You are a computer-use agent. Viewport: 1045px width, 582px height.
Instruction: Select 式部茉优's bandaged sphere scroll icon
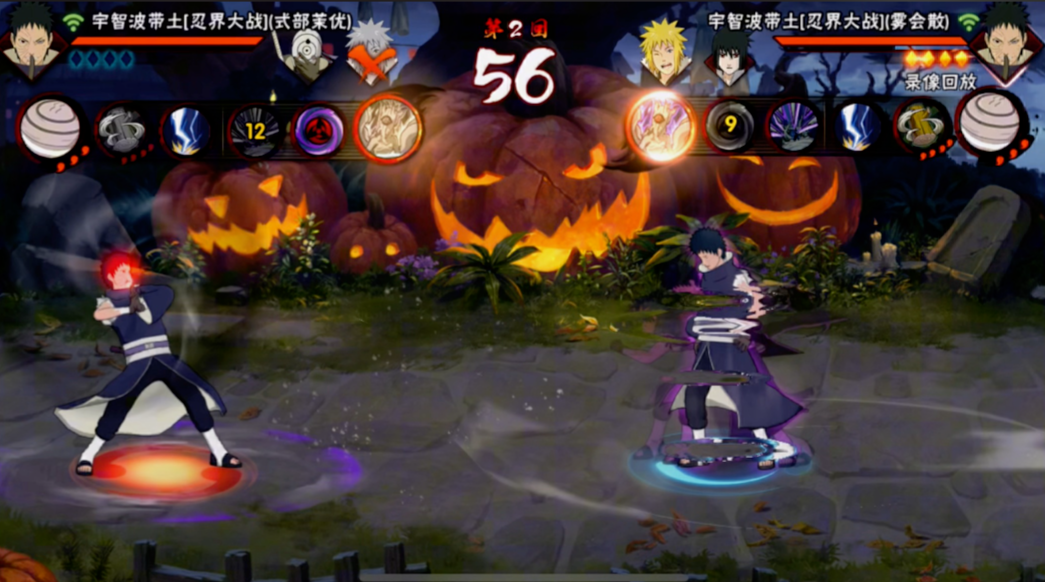(x=50, y=128)
